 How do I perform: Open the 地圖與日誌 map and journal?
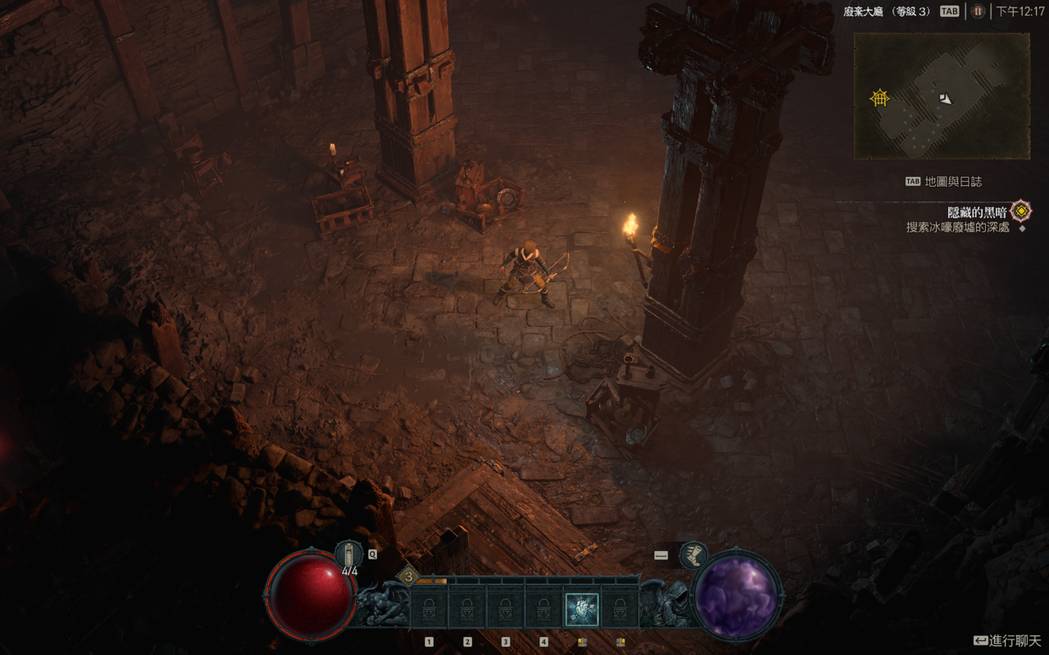tap(944, 182)
